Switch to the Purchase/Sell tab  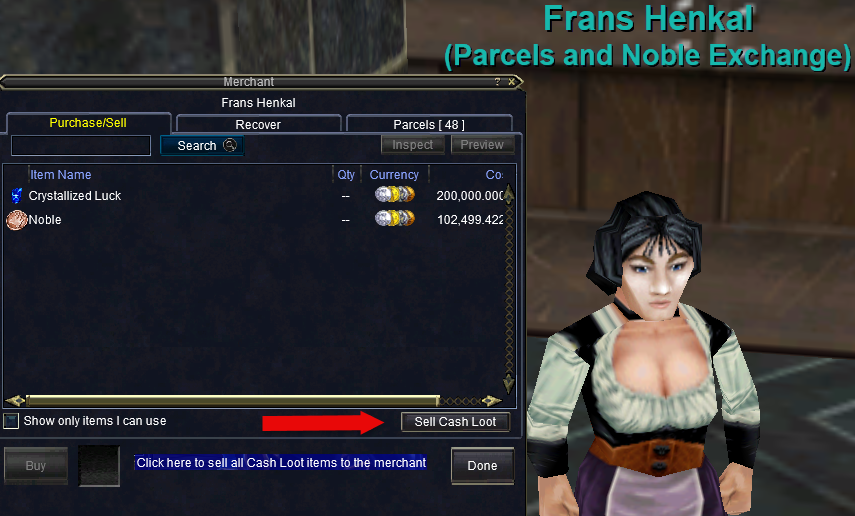point(88,123)
